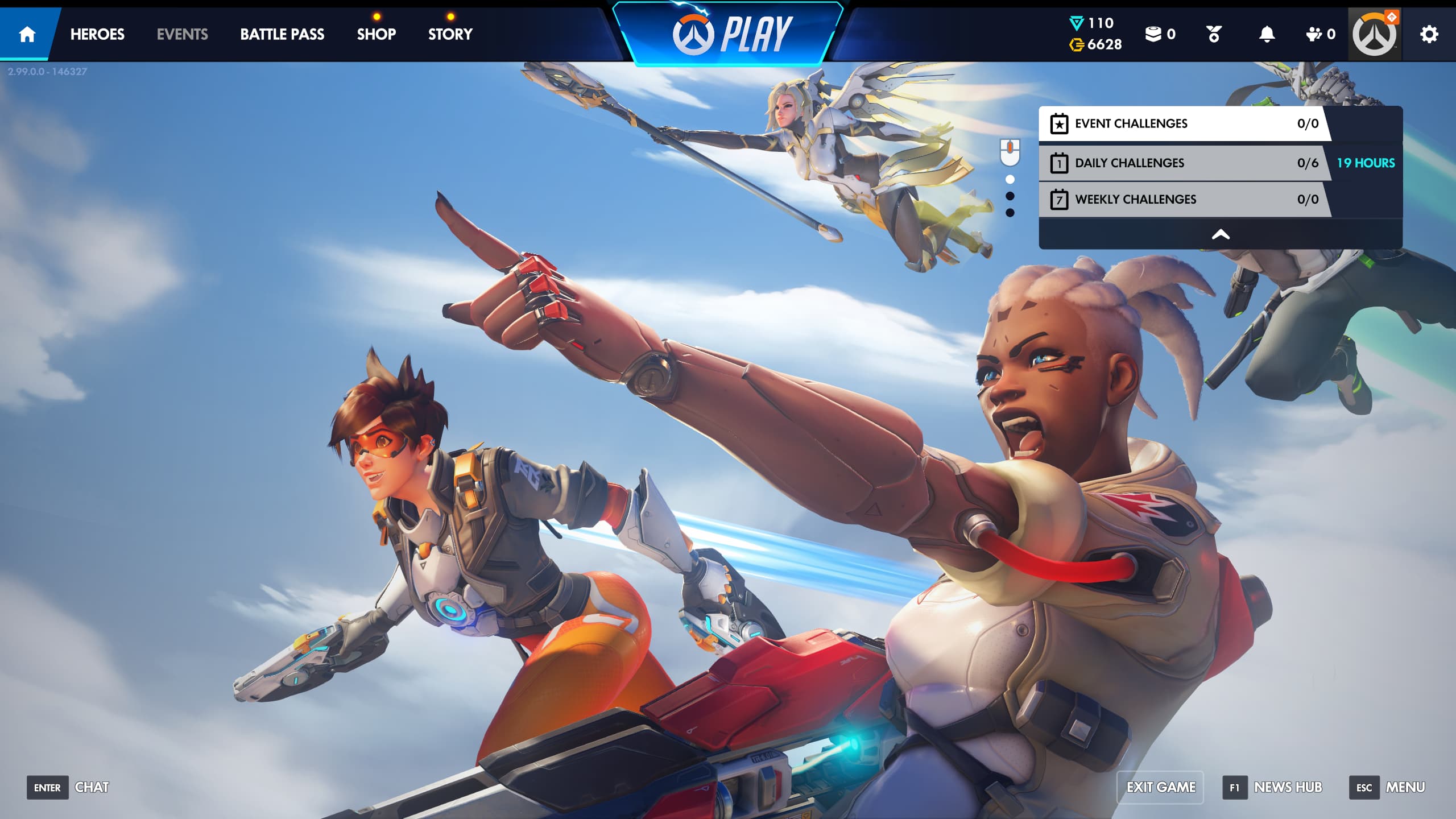Open your player profile Overwatch logo
The height and width of the screenshot is (819, 1456).
tap(1374, 34)
